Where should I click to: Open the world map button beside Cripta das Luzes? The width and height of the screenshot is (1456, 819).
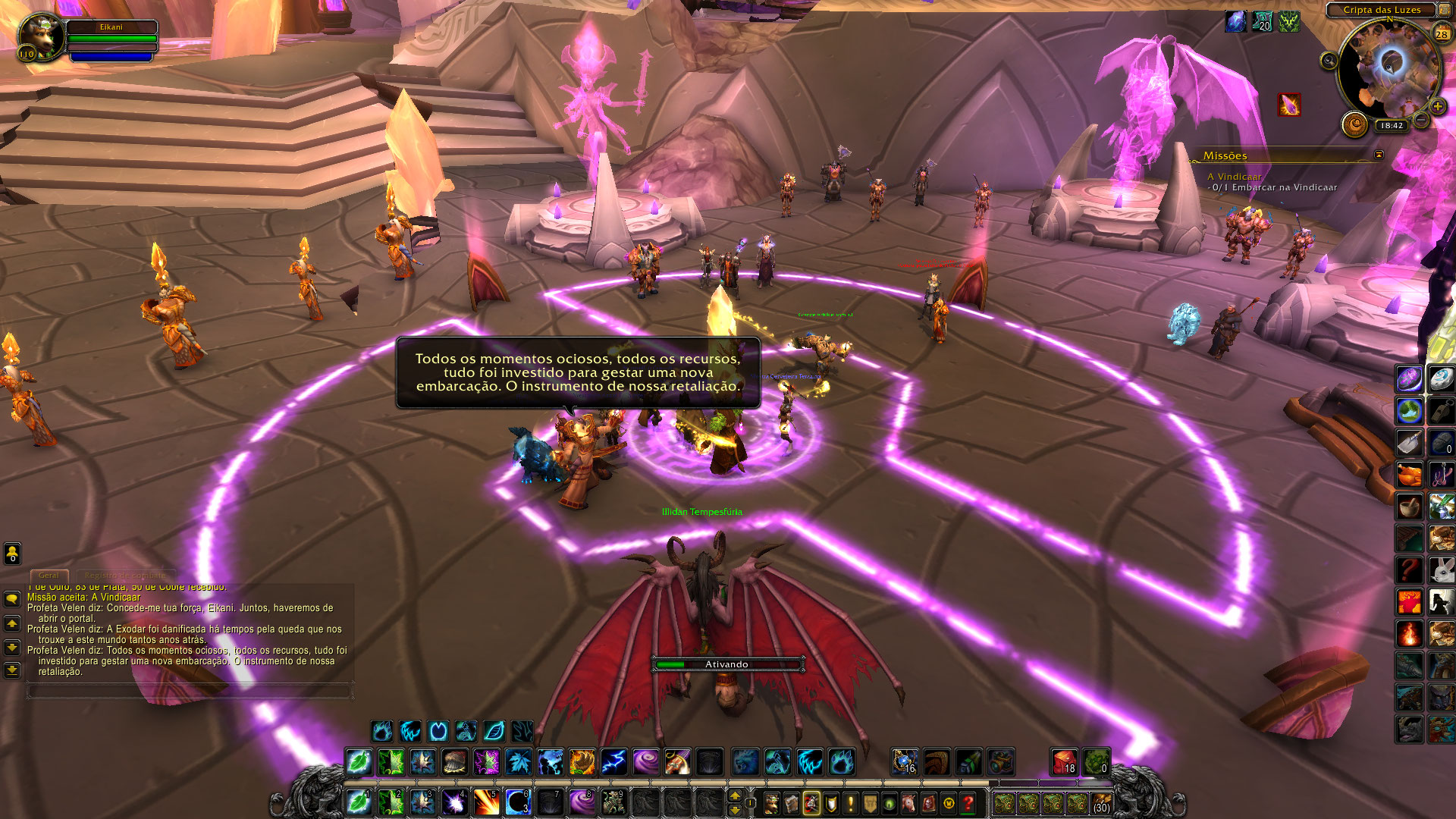pos(1445,10)
